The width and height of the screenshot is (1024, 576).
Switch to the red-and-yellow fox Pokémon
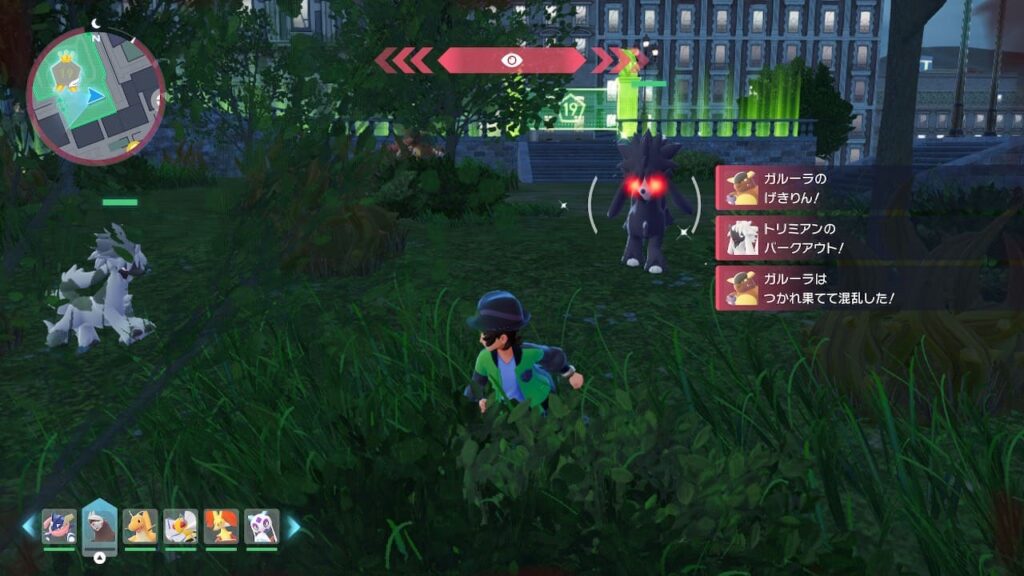[x=221, y=526]
